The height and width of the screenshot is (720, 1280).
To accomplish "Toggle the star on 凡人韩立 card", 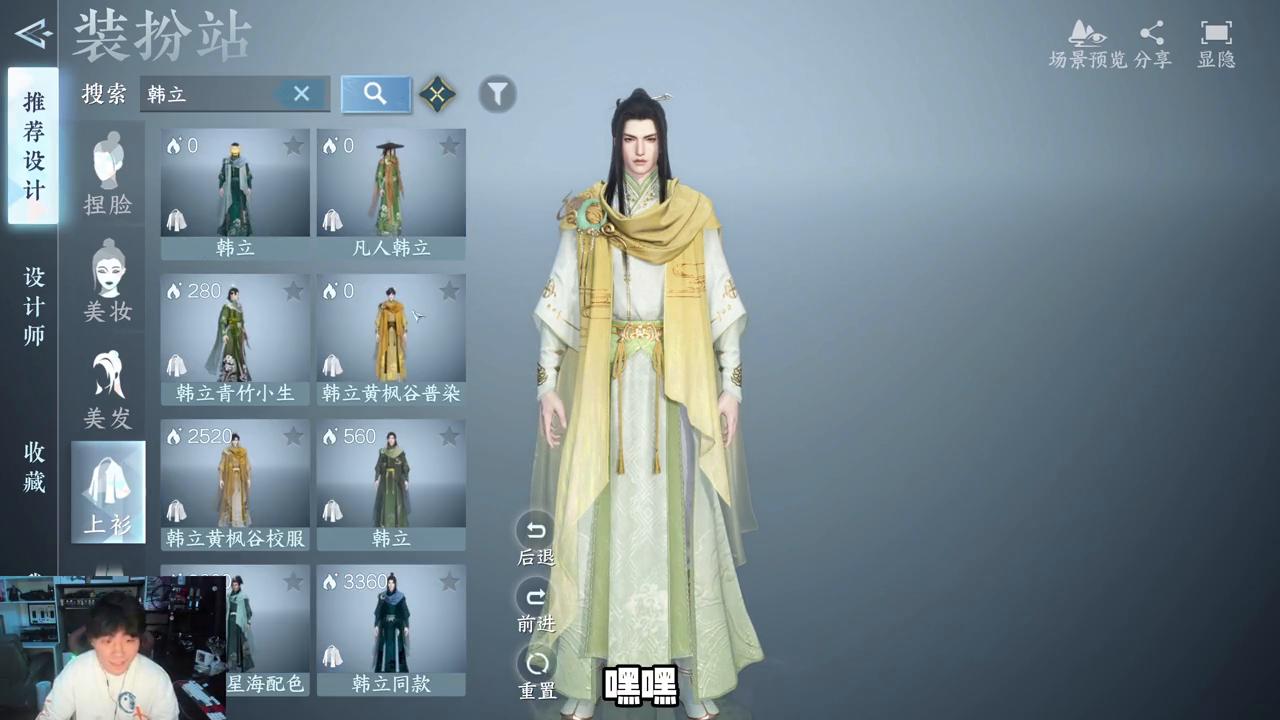I will [449, 146].
